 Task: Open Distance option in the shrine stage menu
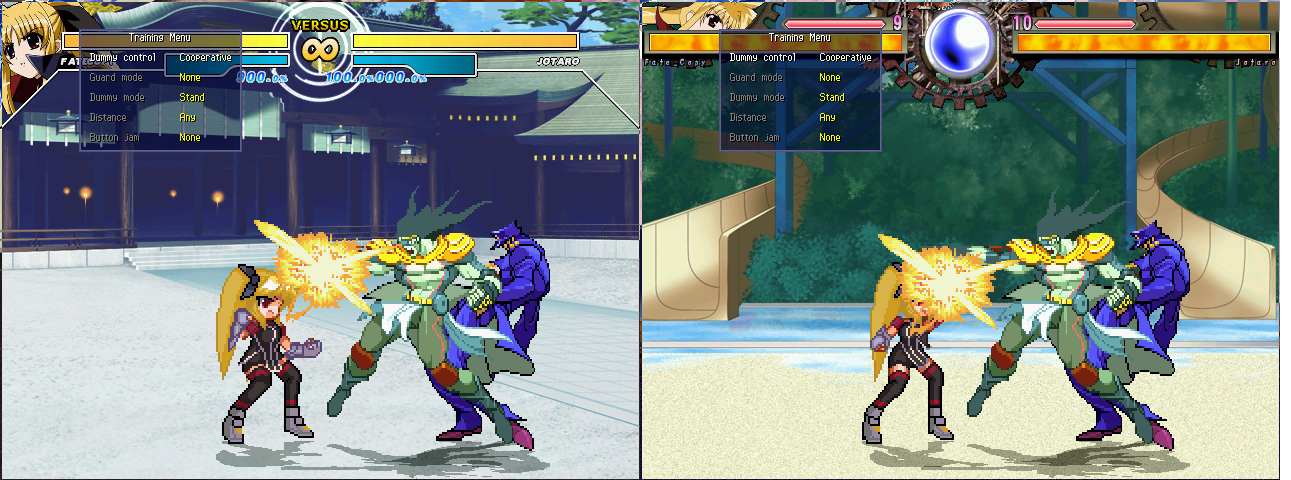coord(108,118)
